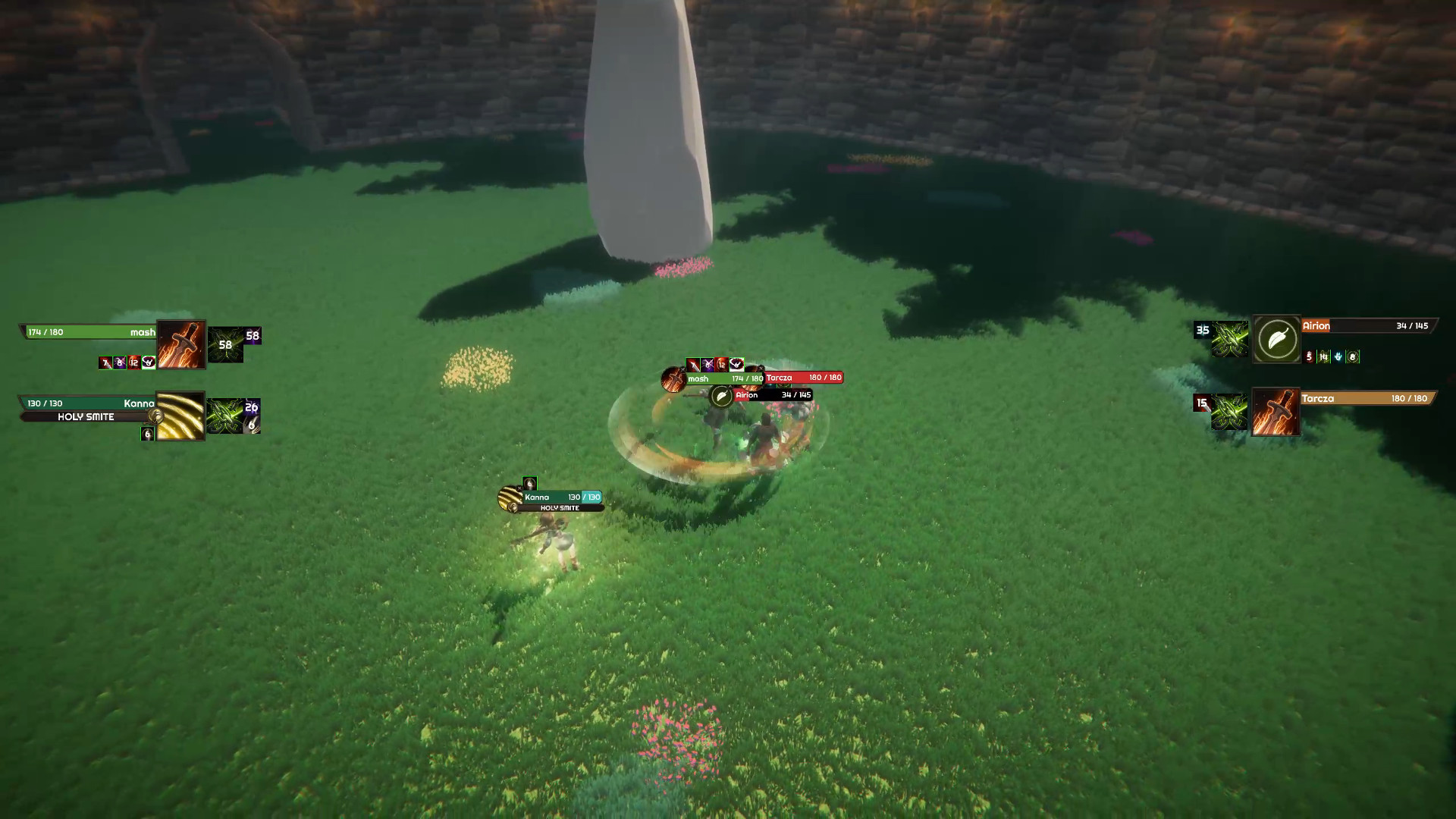Screen dimensions: 1456x819
Task: Click Kanna's HOLY SMITE cast bar
Action: click(86, 417)
